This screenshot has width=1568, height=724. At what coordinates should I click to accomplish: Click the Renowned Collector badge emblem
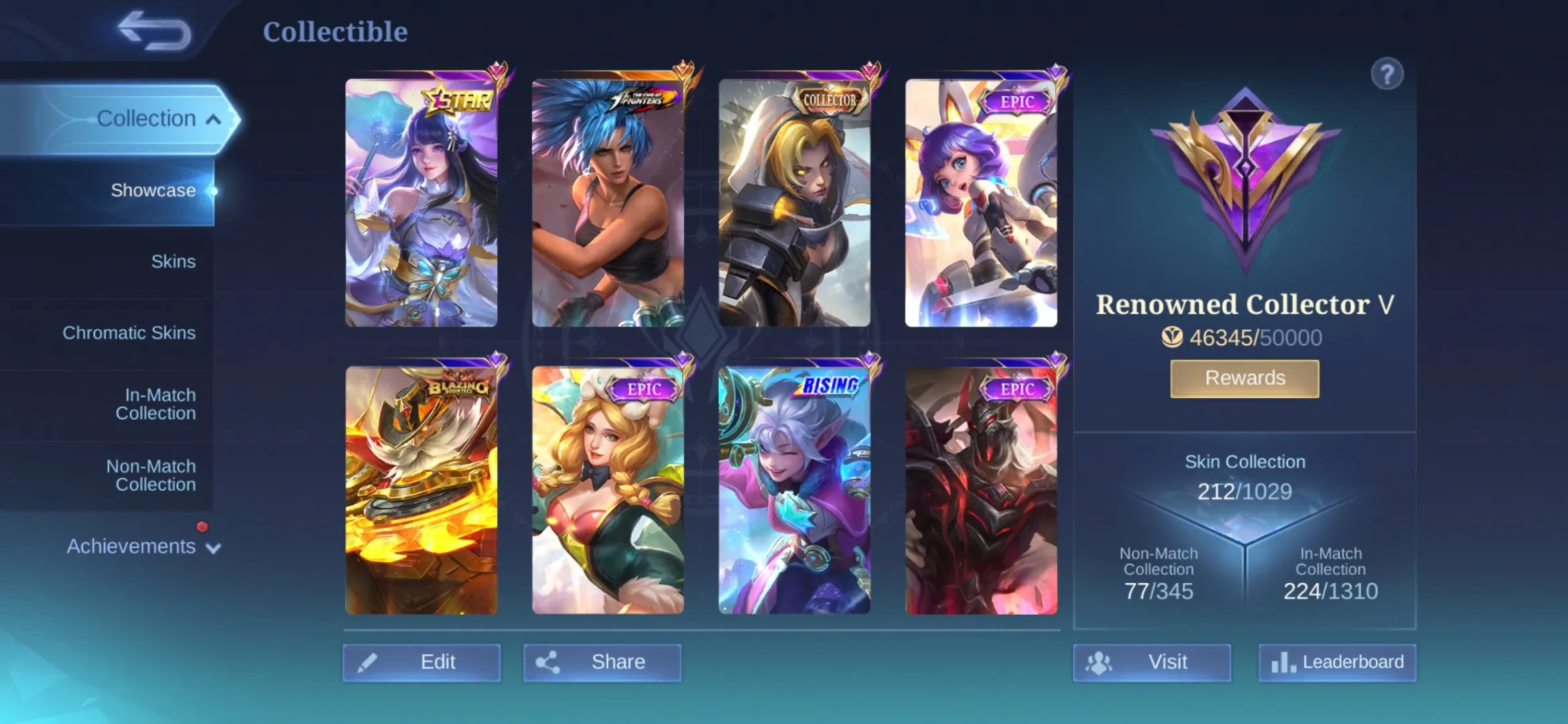coord(1244,174)
